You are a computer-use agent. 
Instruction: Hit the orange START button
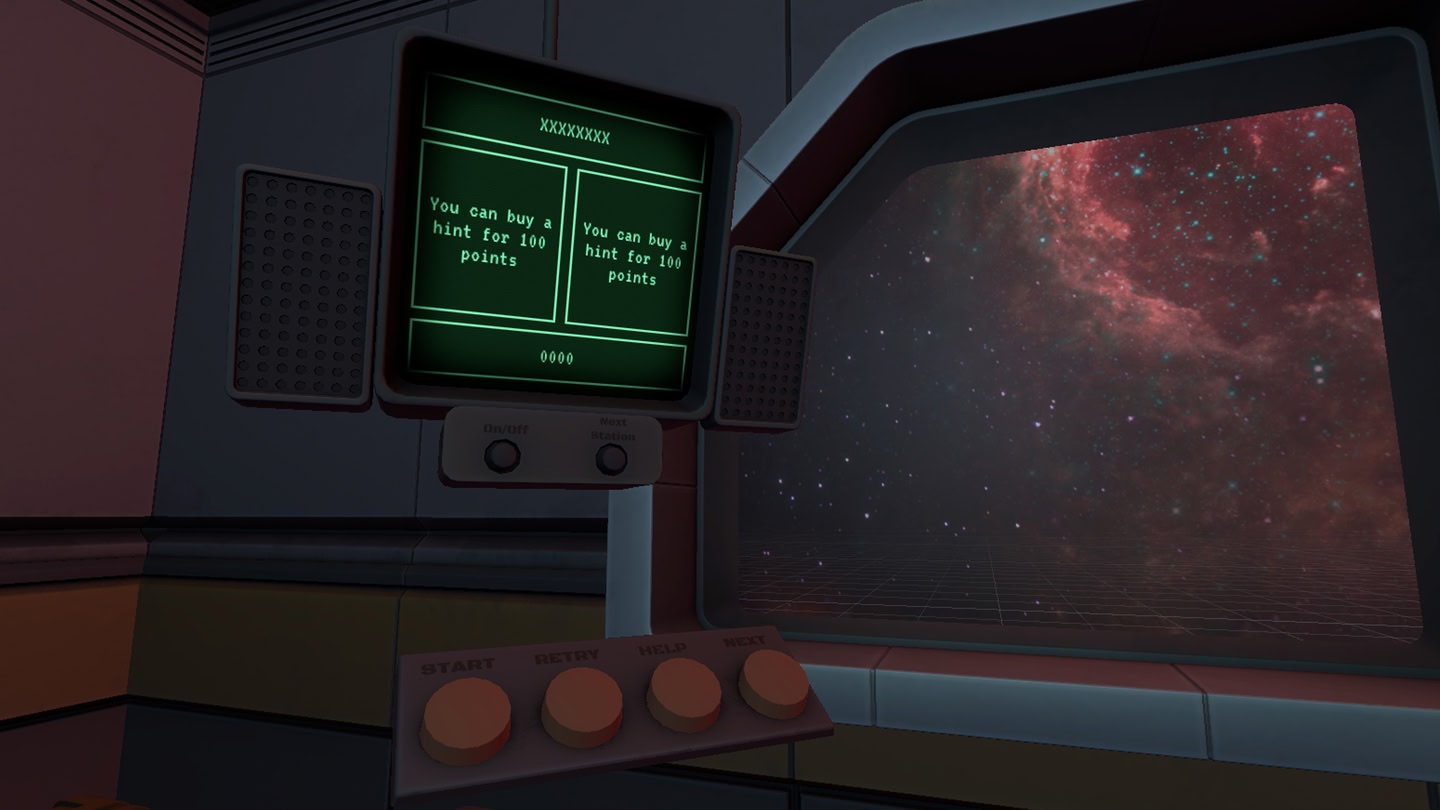coord(466,715)
